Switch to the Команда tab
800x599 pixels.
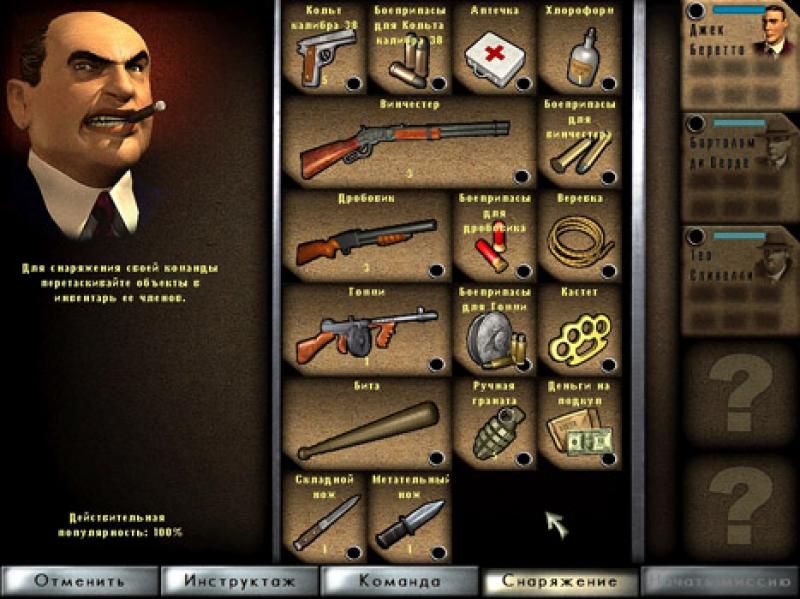click(x=400, y=581)
